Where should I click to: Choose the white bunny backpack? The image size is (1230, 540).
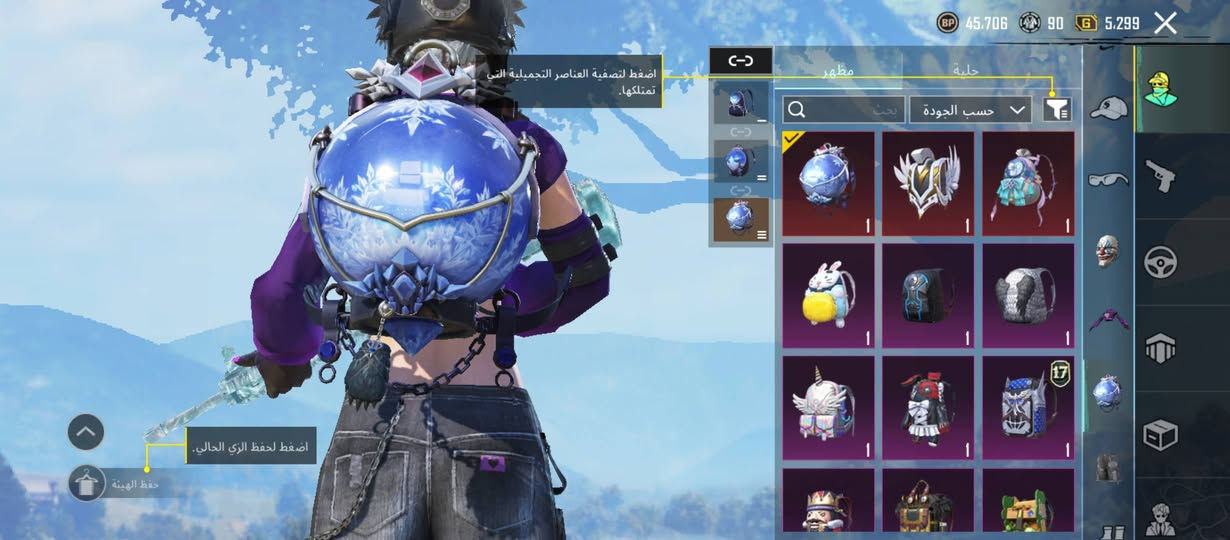tap(828, 296)
